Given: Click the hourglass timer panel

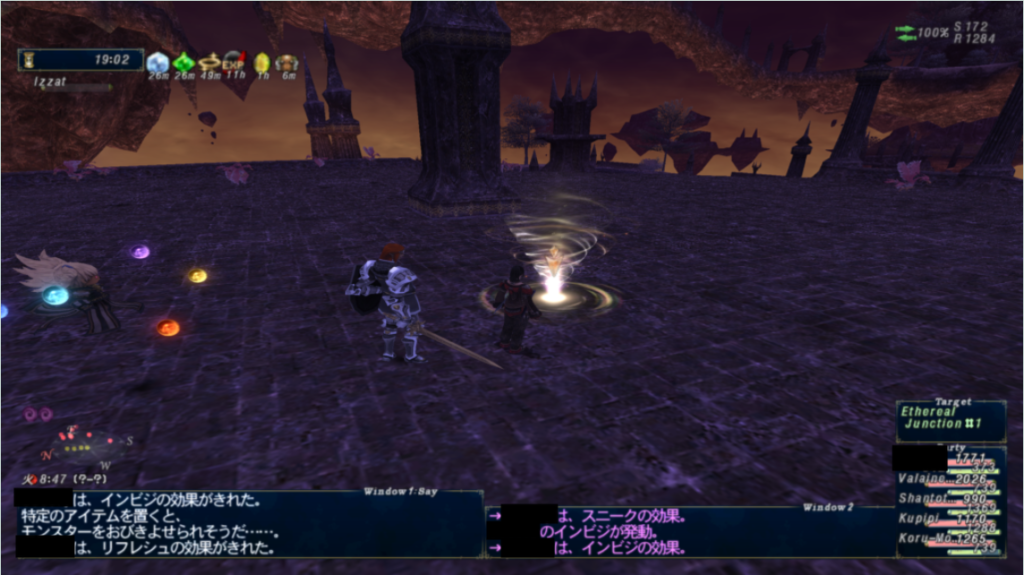Looking at the screenshot, I should [80, 60].
